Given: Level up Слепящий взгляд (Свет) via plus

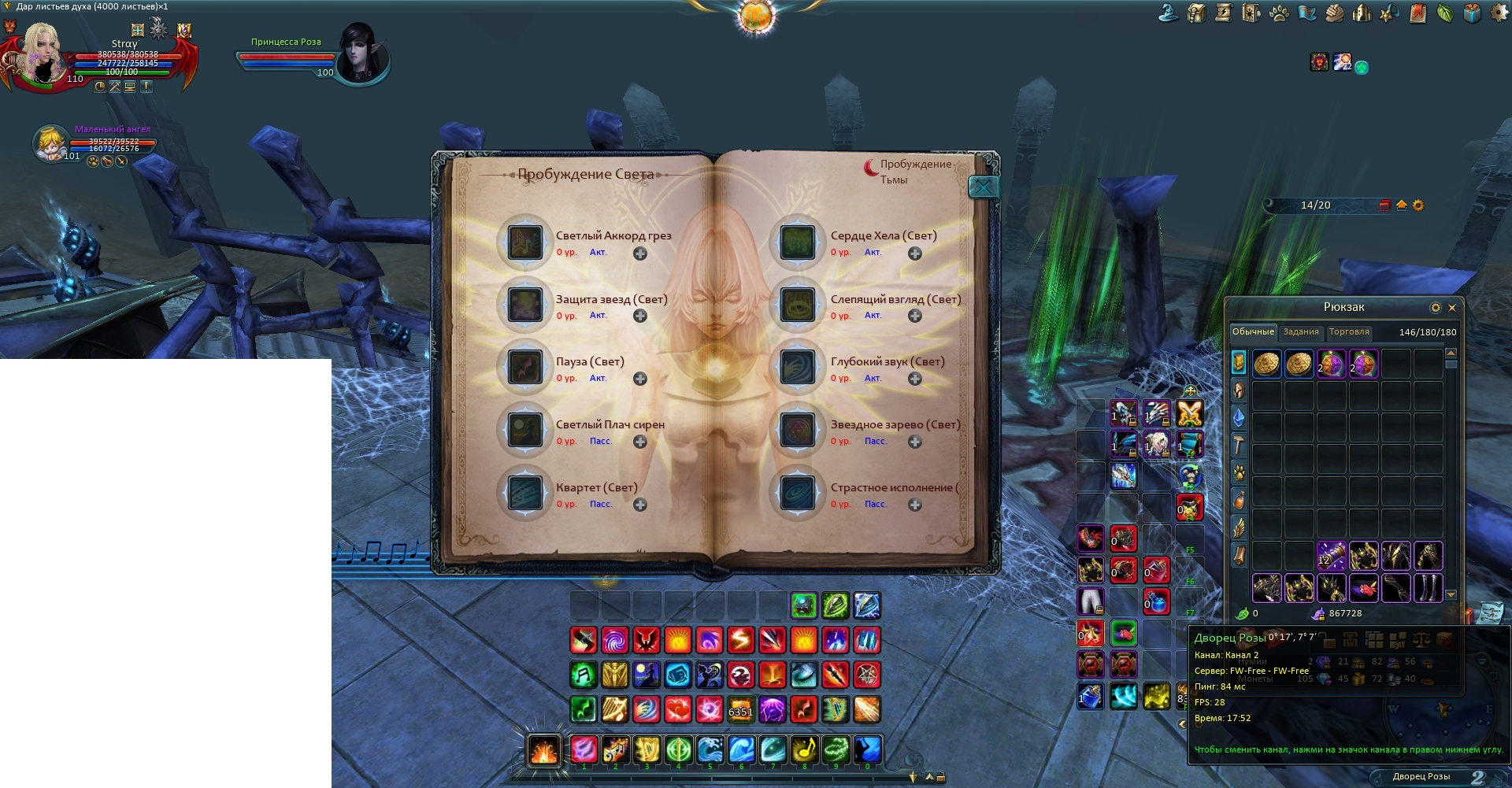Looking at the screenshot, I should 915,316.
